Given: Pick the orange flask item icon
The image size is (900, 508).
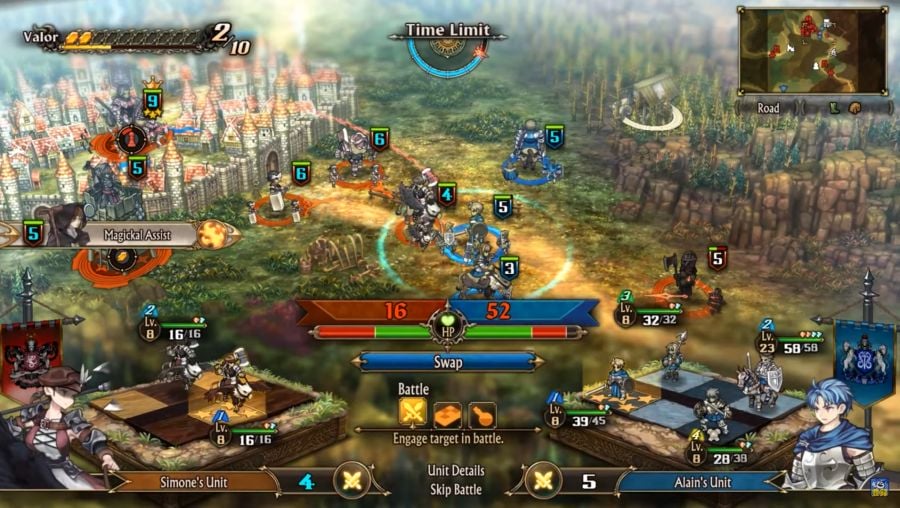Looking at the screenshot, I should [x=481, y=413].
